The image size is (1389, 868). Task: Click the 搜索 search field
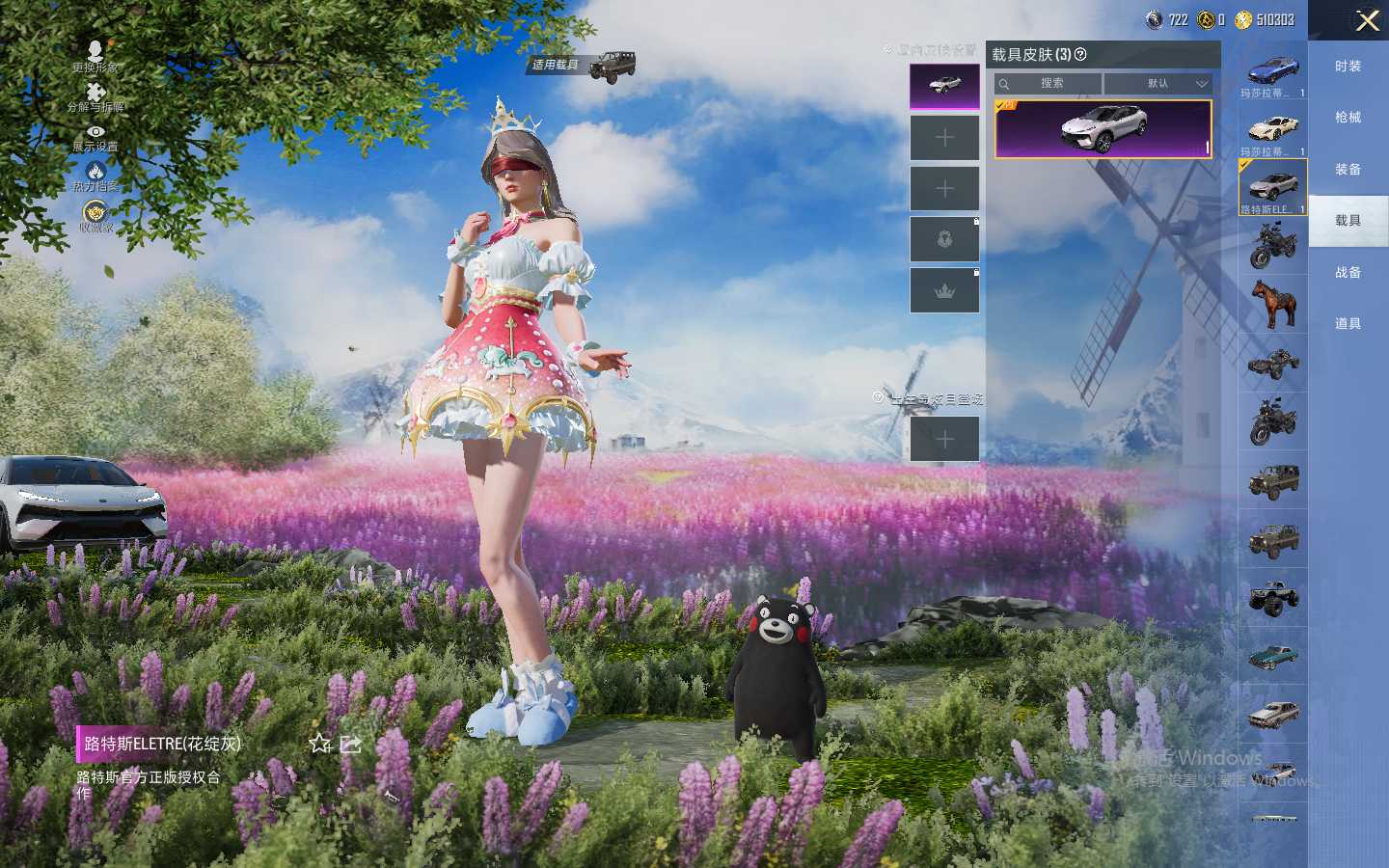1049,84
